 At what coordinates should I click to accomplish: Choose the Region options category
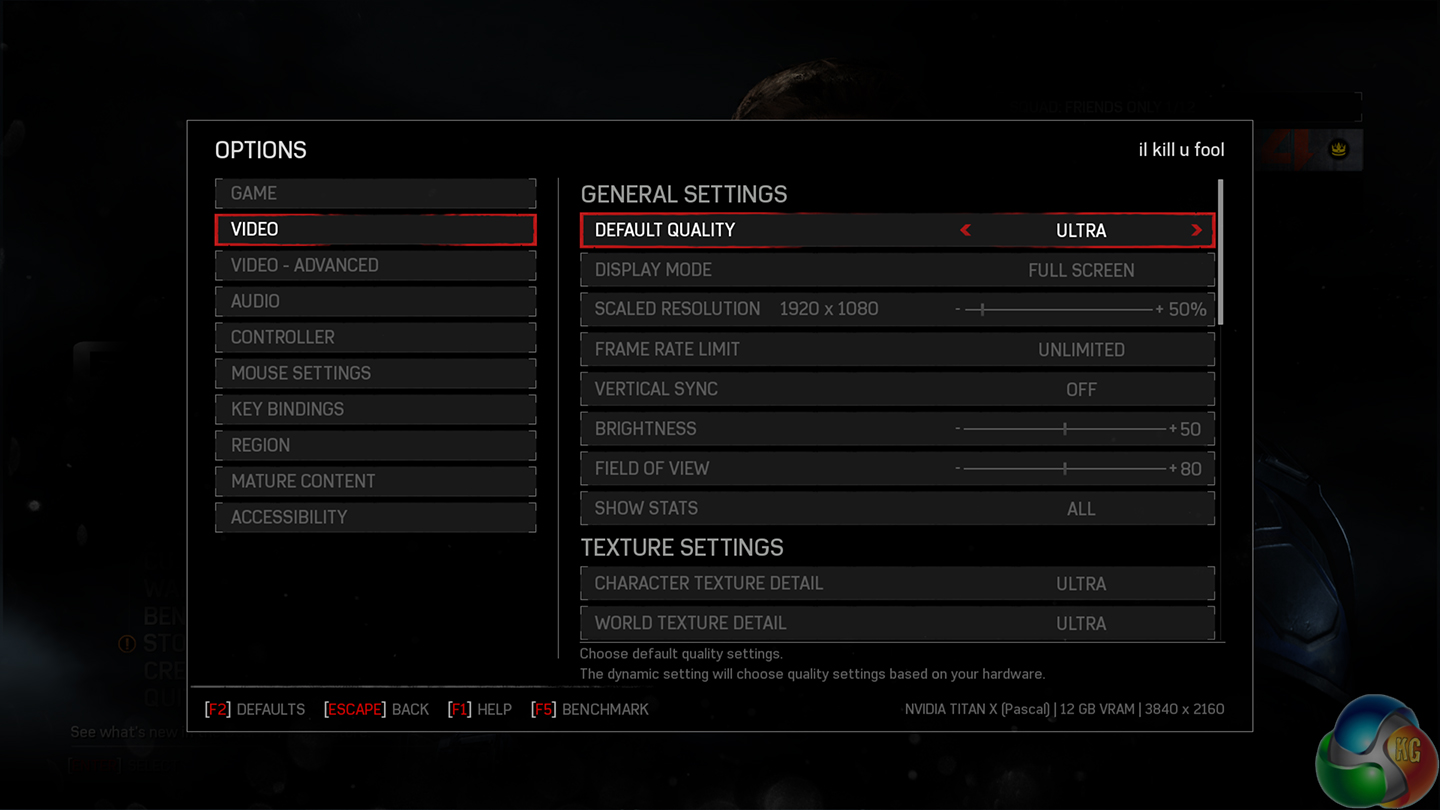point(375,445)
